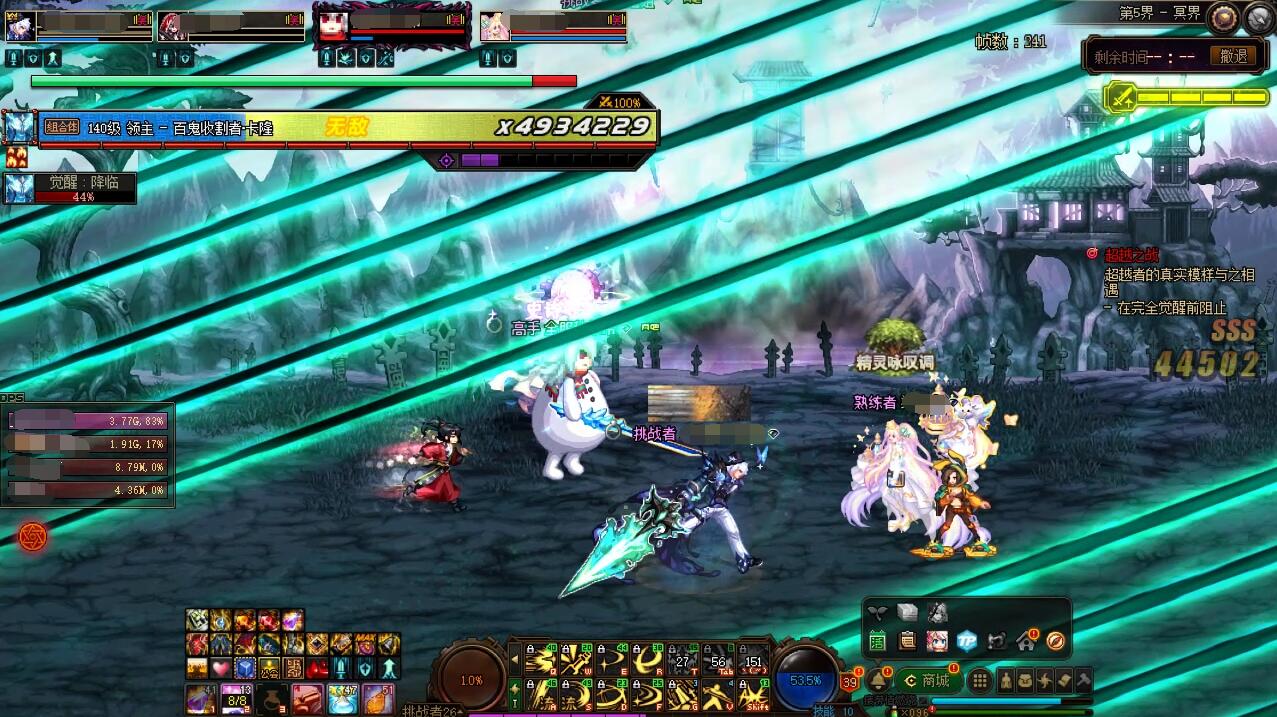Use the consumable slot showing 8/8
The height and width of the screenshot is (717, 1277).
click(235, 698)
